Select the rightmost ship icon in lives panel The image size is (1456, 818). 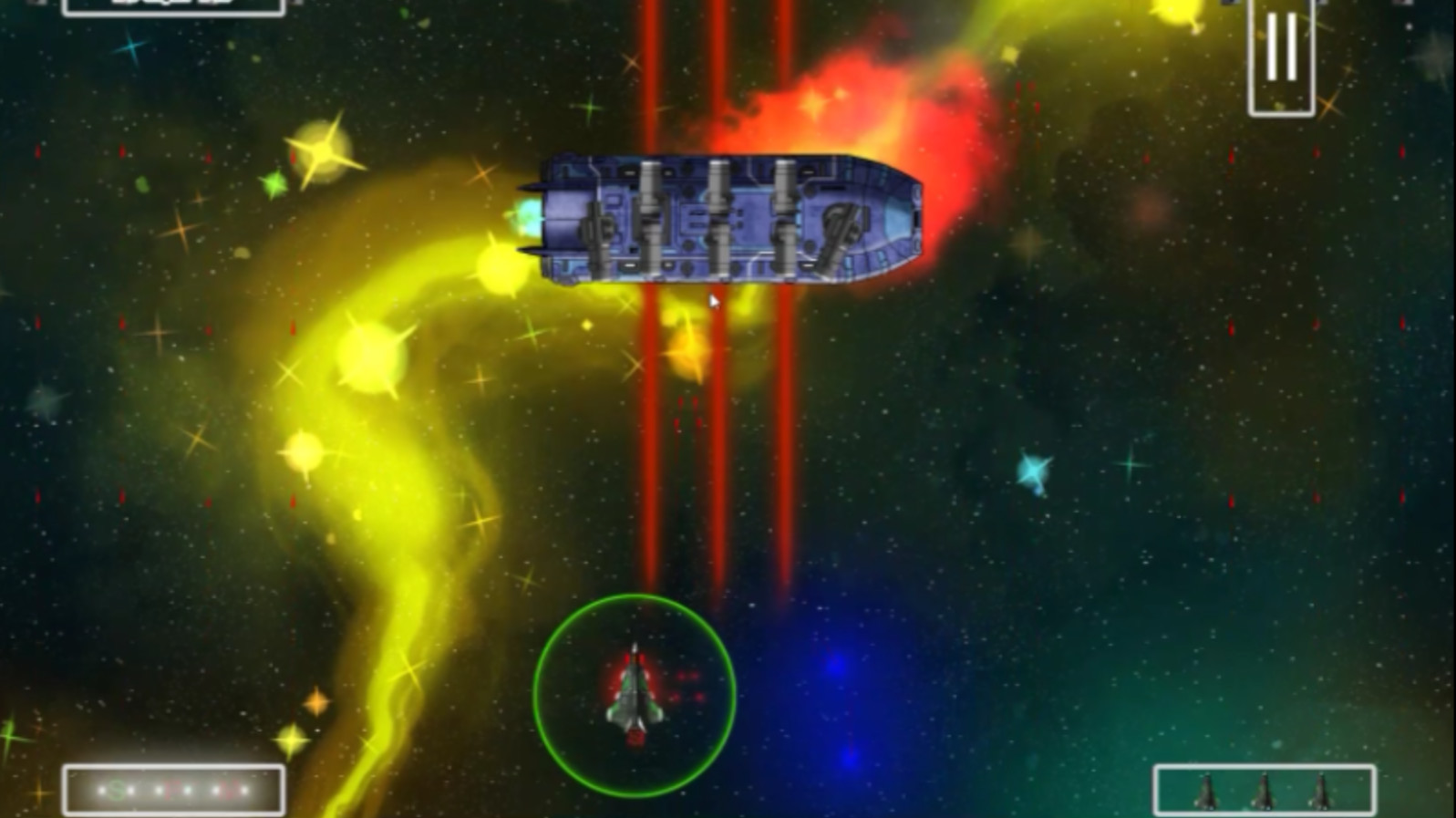tap(1320, 790)
